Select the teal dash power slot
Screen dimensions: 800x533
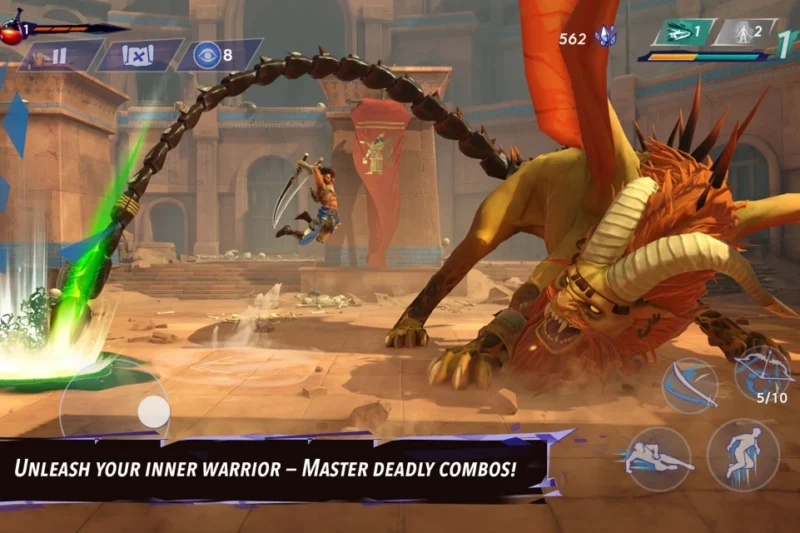[684, 33]
